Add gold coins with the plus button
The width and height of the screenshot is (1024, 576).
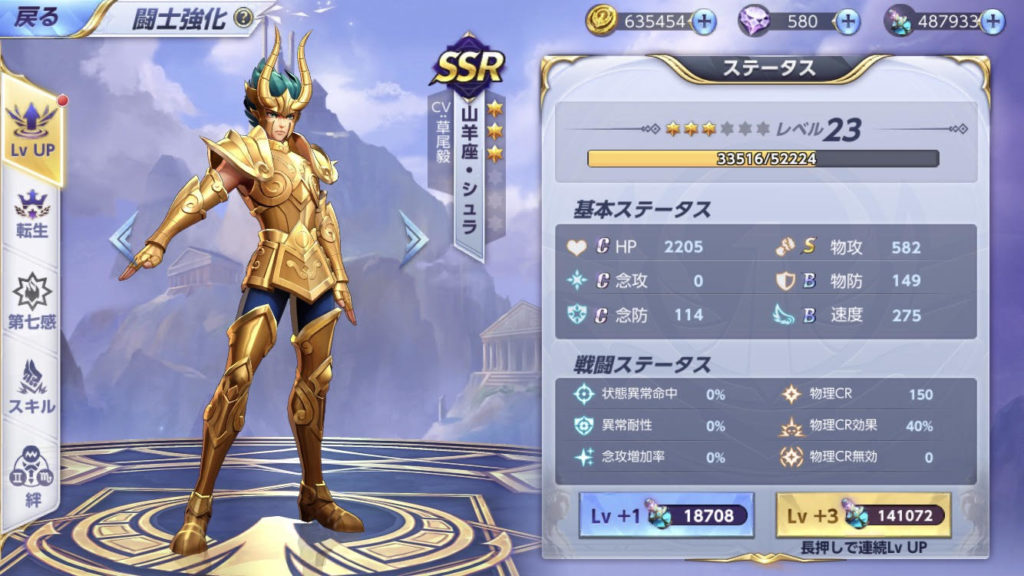[704, 21]
